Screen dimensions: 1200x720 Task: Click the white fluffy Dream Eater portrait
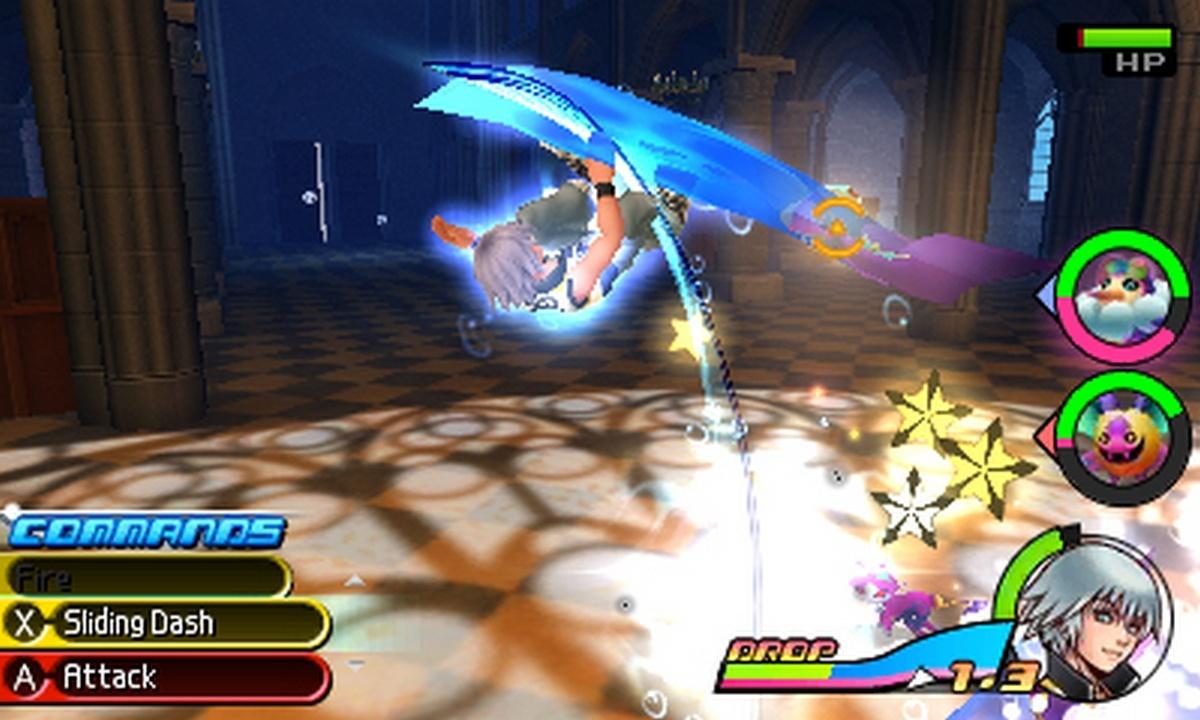1123,296
